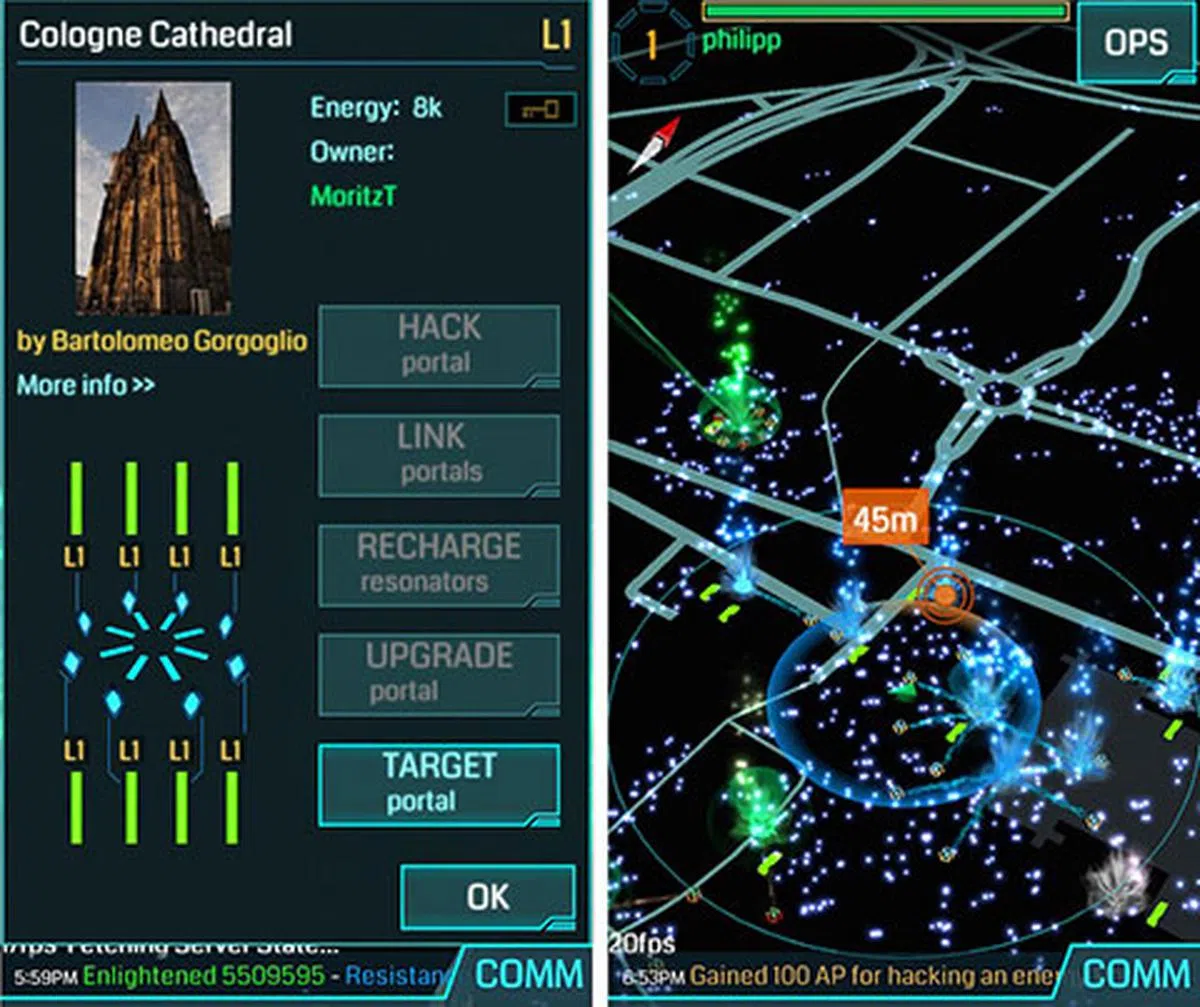This screenshot has width=1200, height=1007.
Task: Click the portal key icon
Action: pyautogui.click(x=540, y=108)
